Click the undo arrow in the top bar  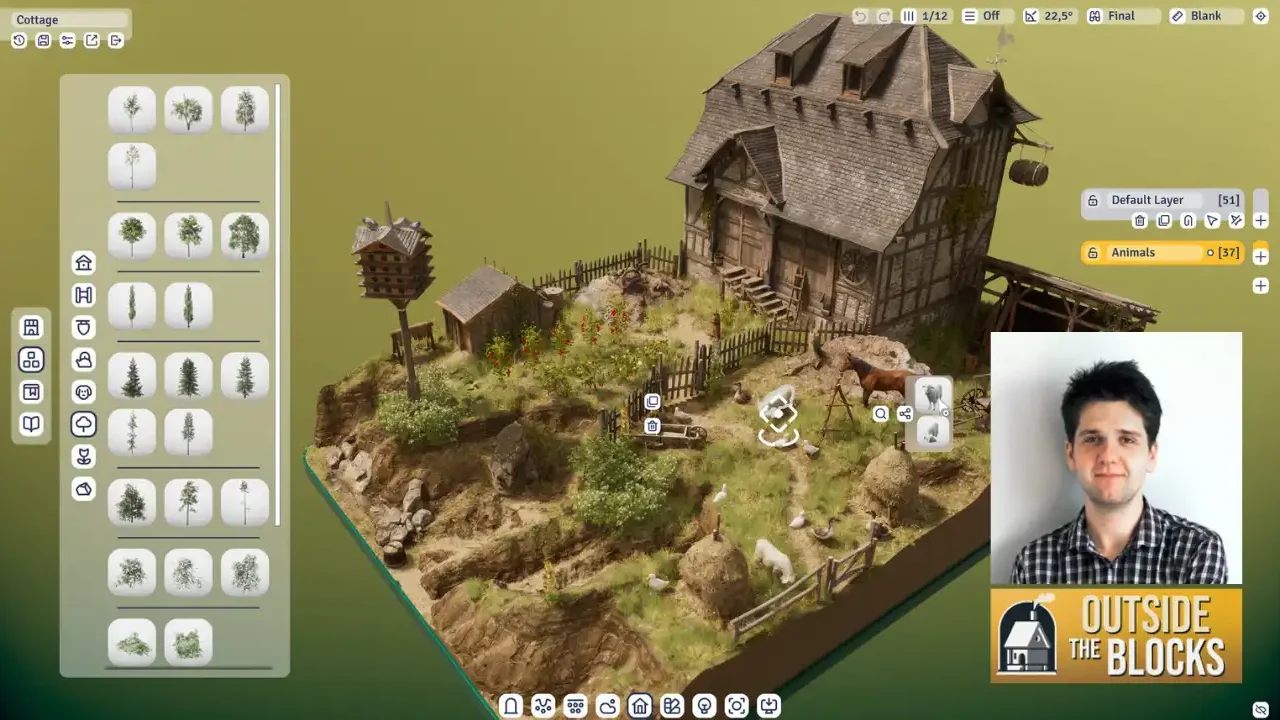858,15
